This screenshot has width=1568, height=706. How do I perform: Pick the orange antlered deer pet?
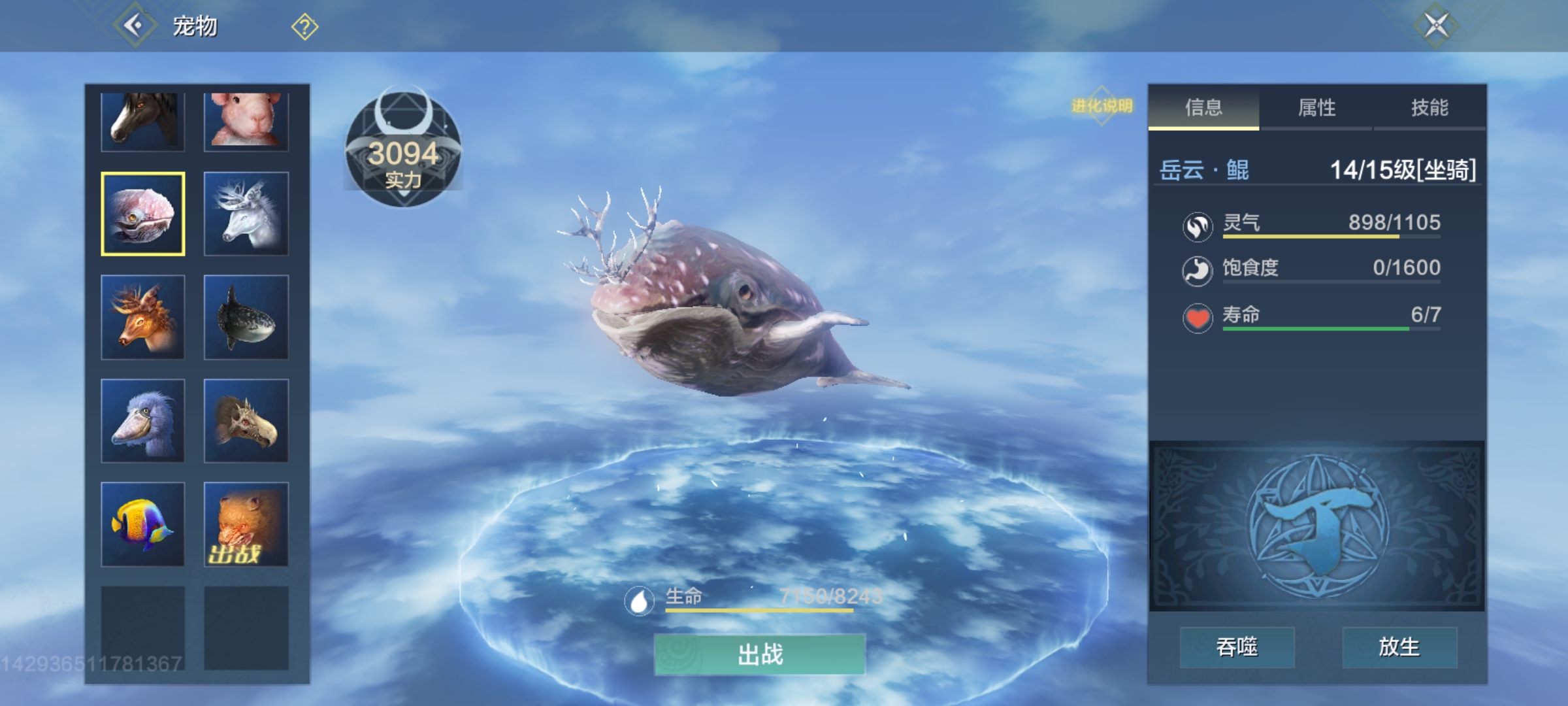(x=143, y=317)
